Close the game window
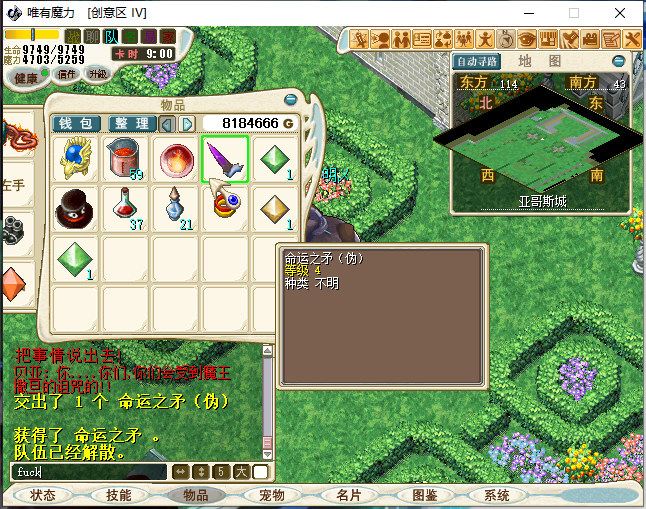646x509 pixels. click(621, 13)
